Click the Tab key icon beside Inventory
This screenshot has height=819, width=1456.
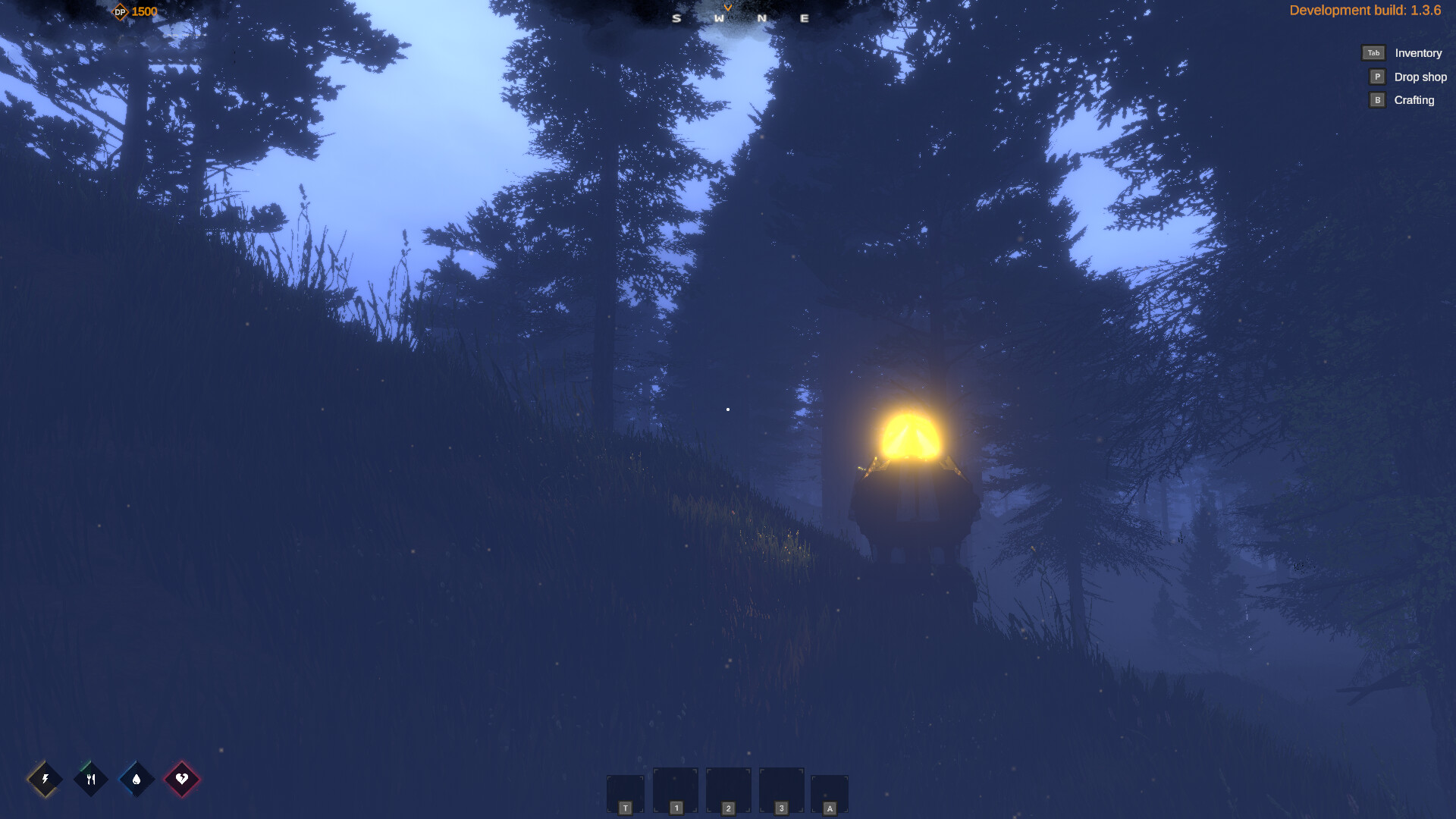(1373, 53)
